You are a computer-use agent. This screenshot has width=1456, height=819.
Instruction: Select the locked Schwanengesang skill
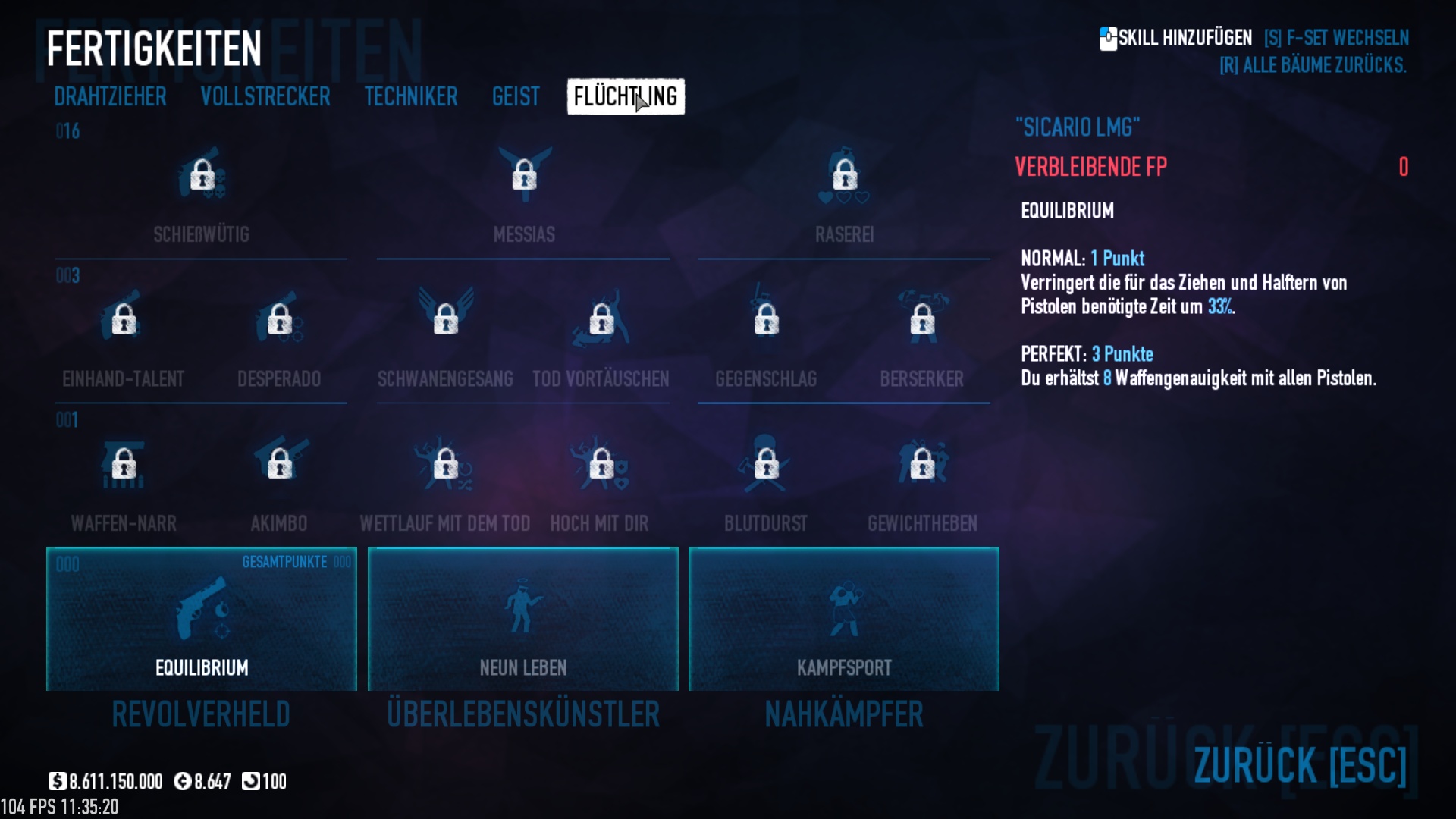point(445,319)
